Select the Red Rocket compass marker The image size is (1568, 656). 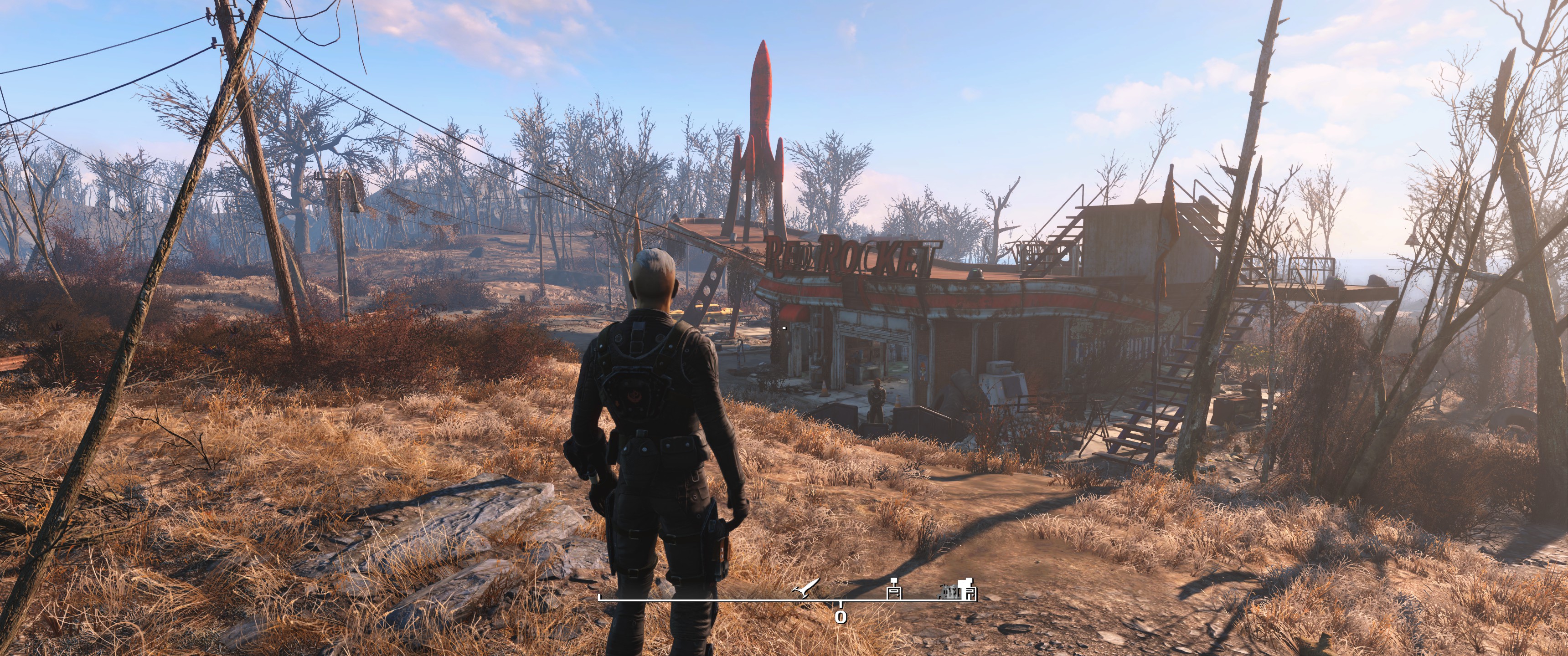click(806, 589)
